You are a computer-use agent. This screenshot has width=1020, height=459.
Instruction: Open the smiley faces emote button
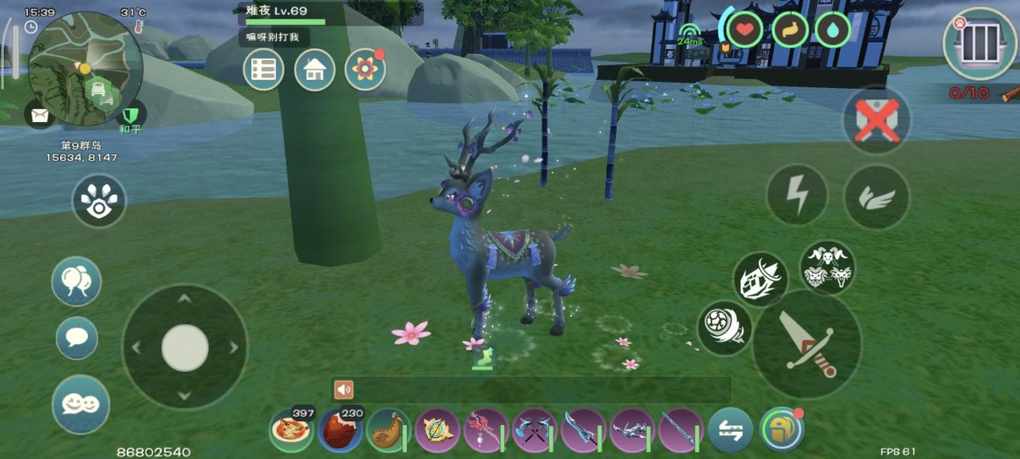coord(81,404)
